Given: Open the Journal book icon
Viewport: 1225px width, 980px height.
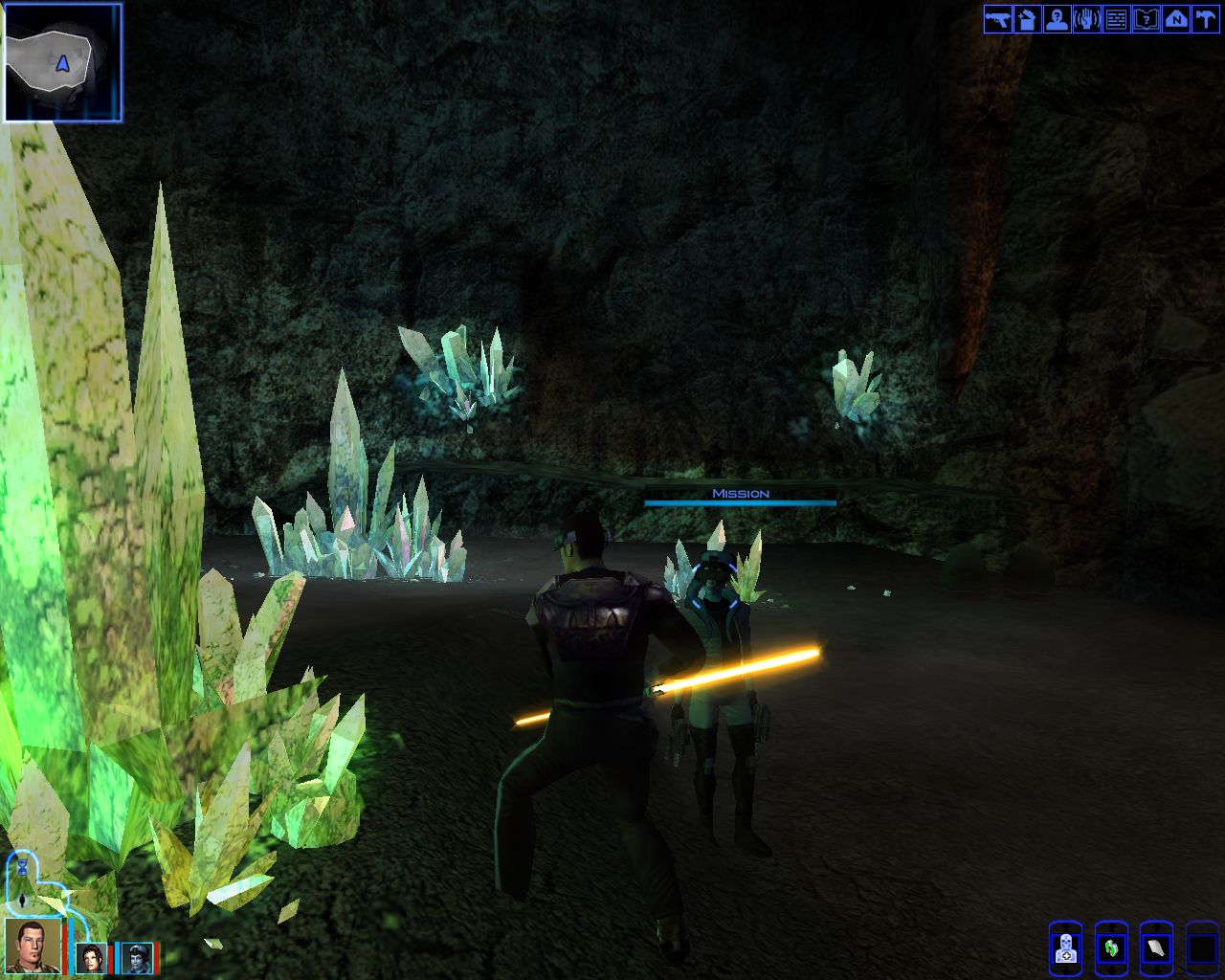Looking at the screenshot, I should (1146, 19).
